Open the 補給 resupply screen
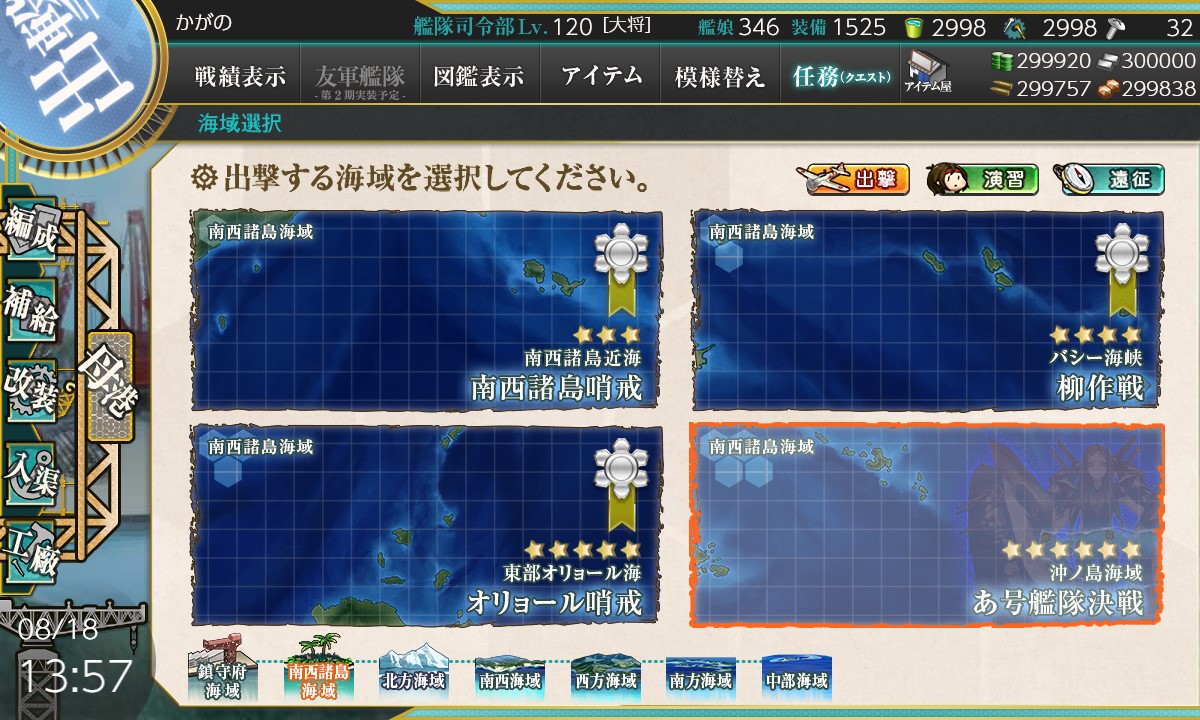 30,312
